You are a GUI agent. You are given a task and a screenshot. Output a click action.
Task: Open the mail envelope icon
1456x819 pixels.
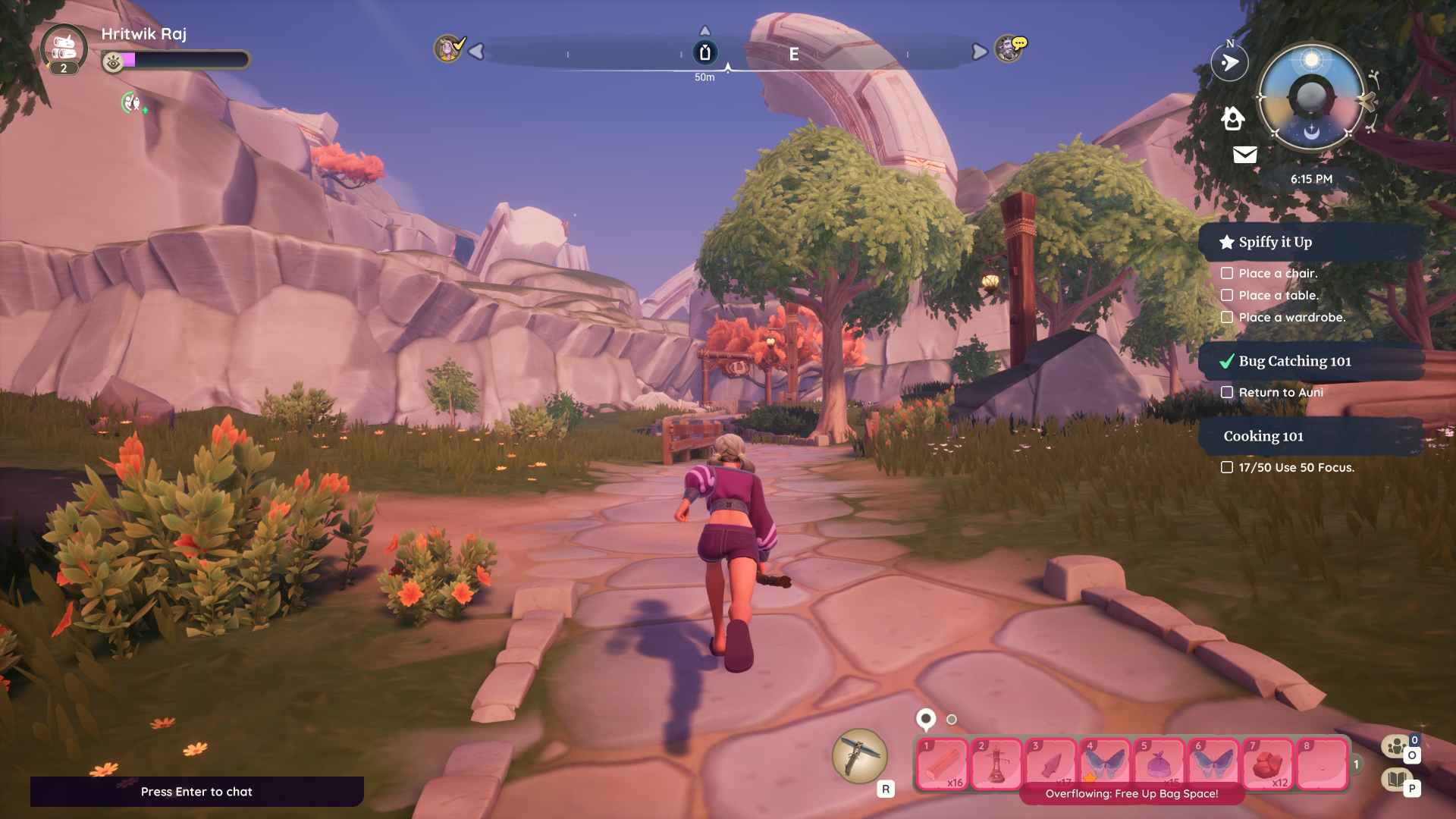[1245, 155]
